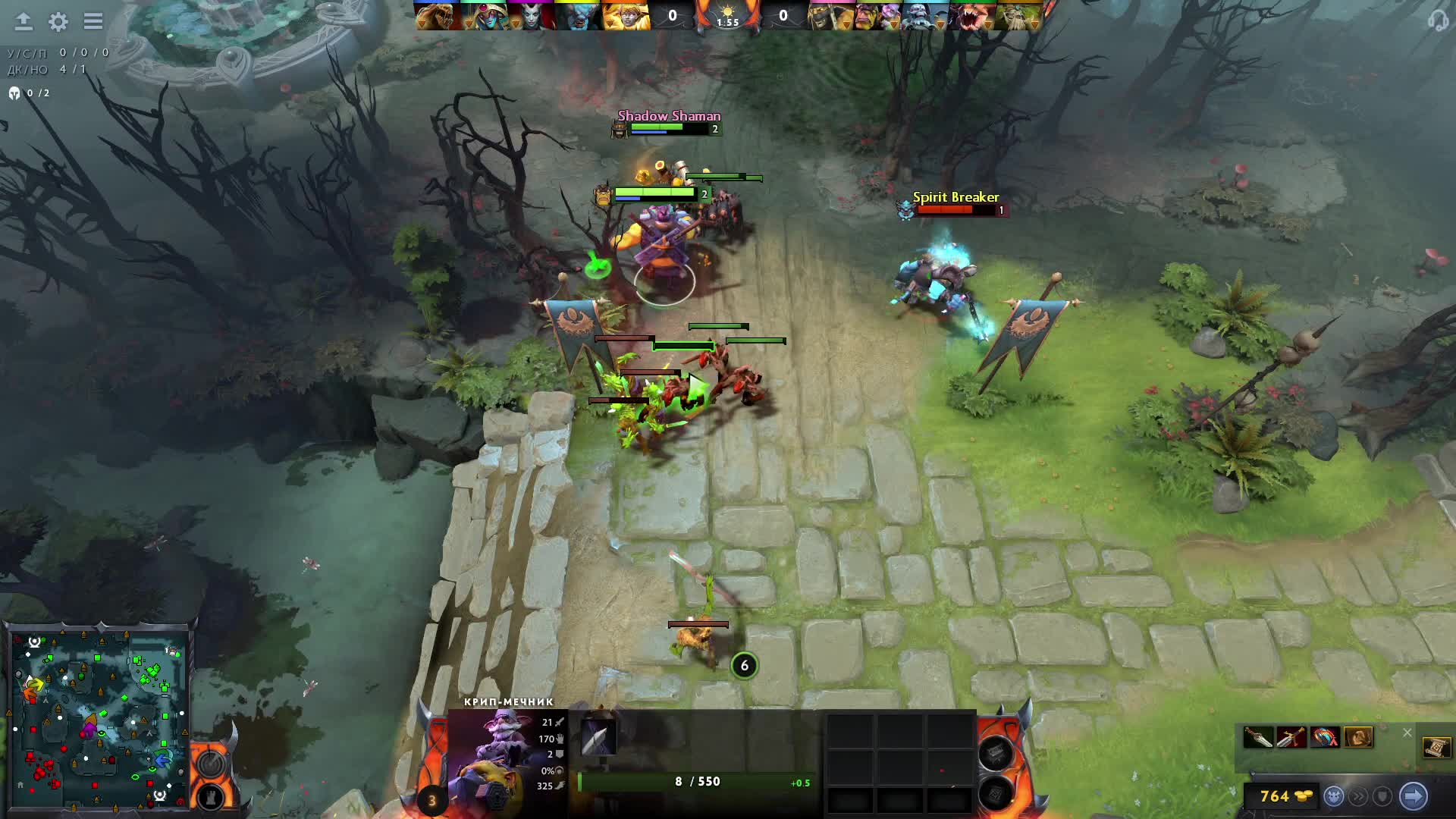The image size is (1456, 819).
Task: Click the town portal scroll quickbuy slot
Action: (1439, 748)
